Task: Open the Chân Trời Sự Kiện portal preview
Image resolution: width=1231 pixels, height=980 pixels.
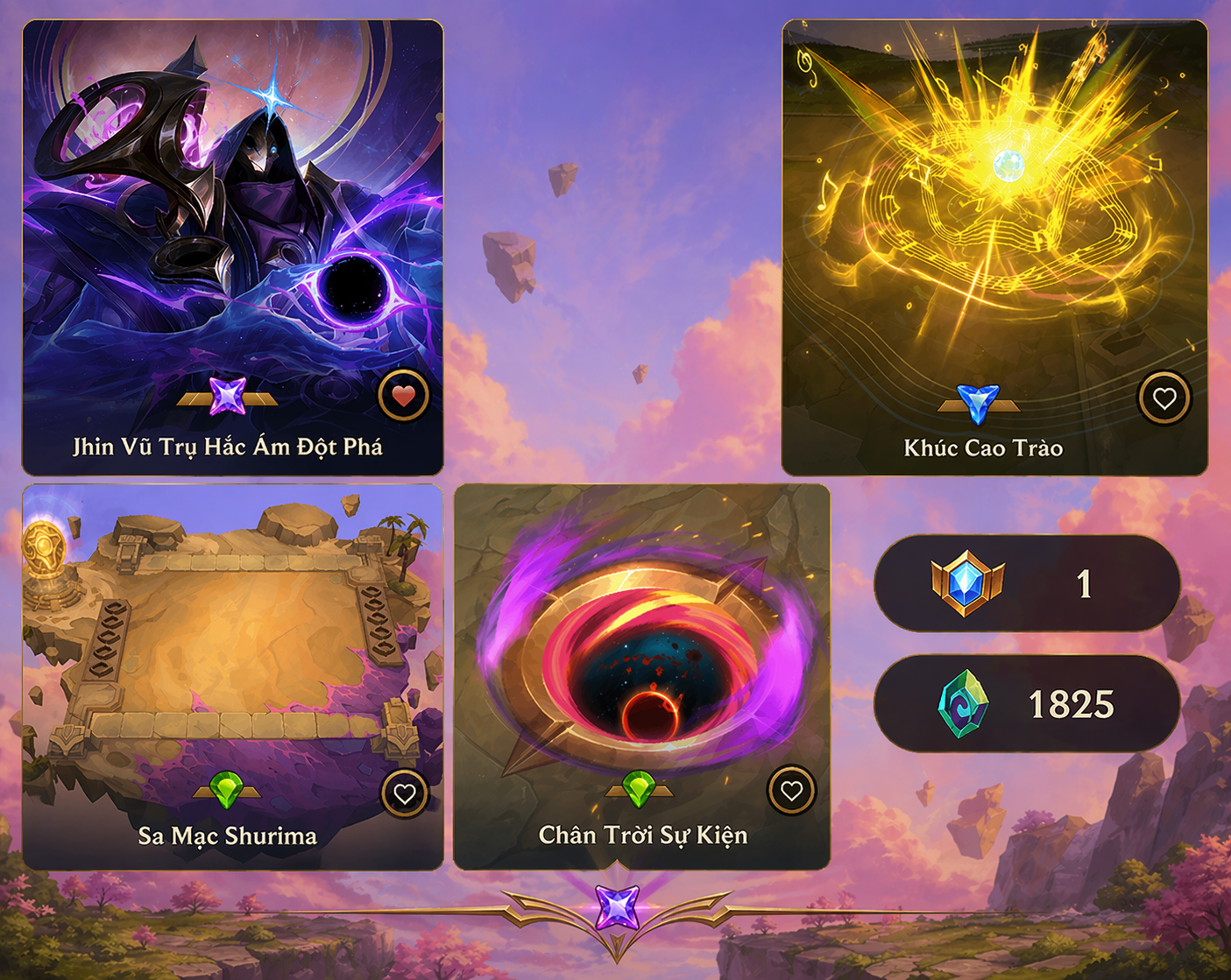Action: click(640, 648)
